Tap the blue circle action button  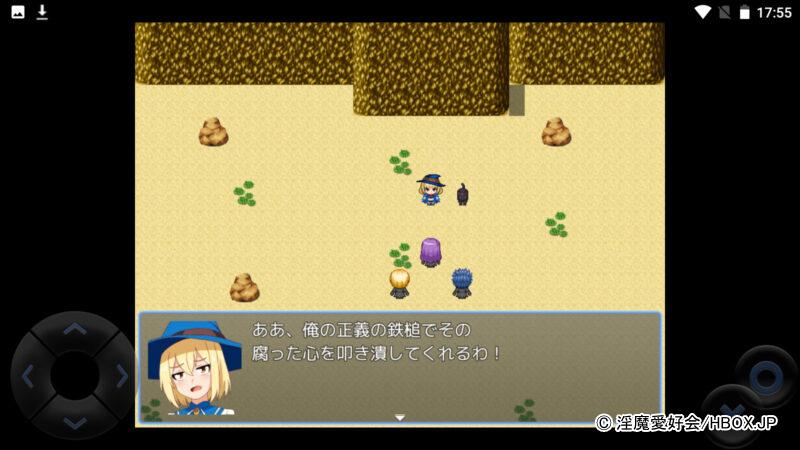[766, 376]
